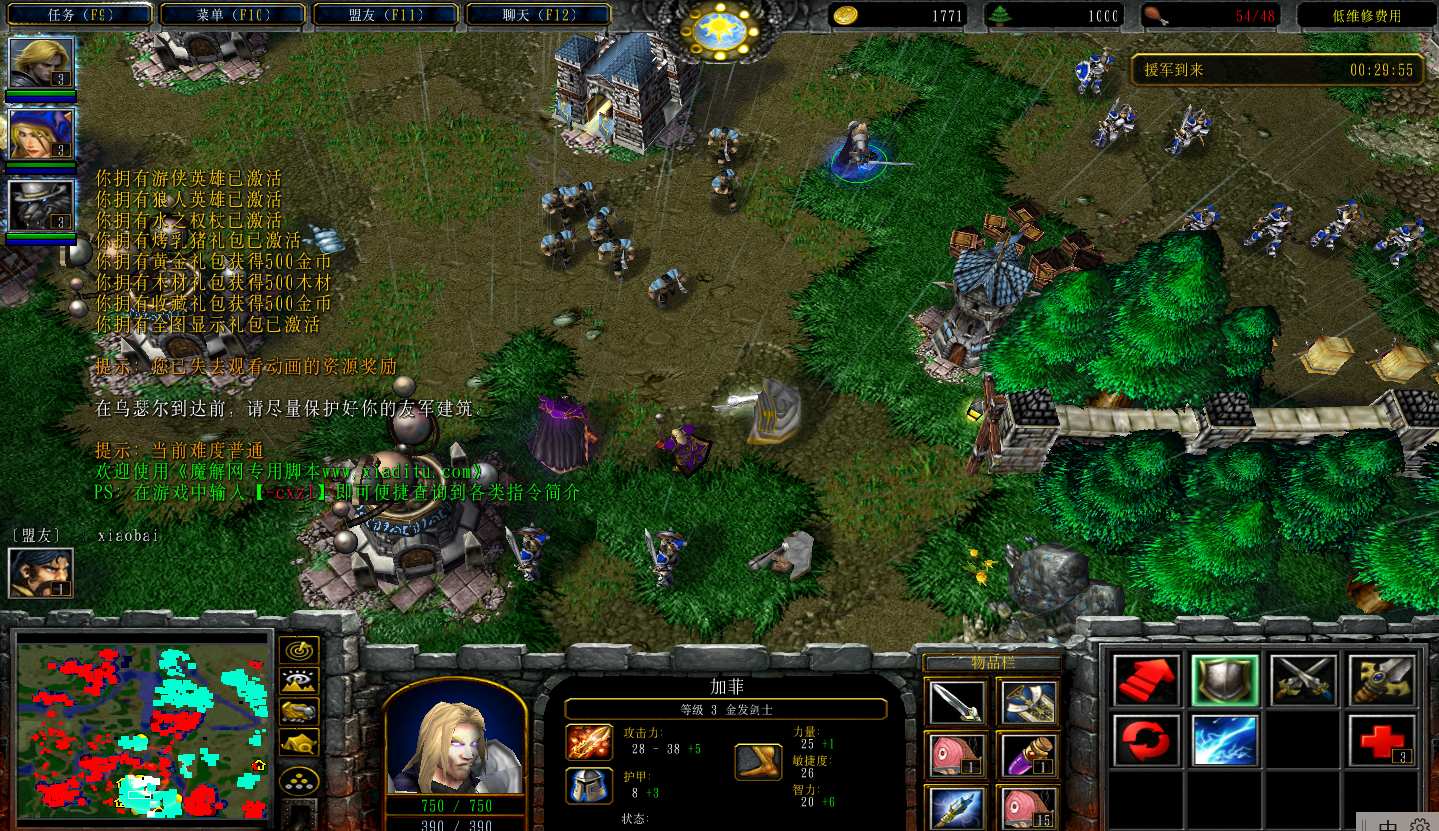
Task: Open the 菜单 (F10) game menu
Action: click(232, 15)
